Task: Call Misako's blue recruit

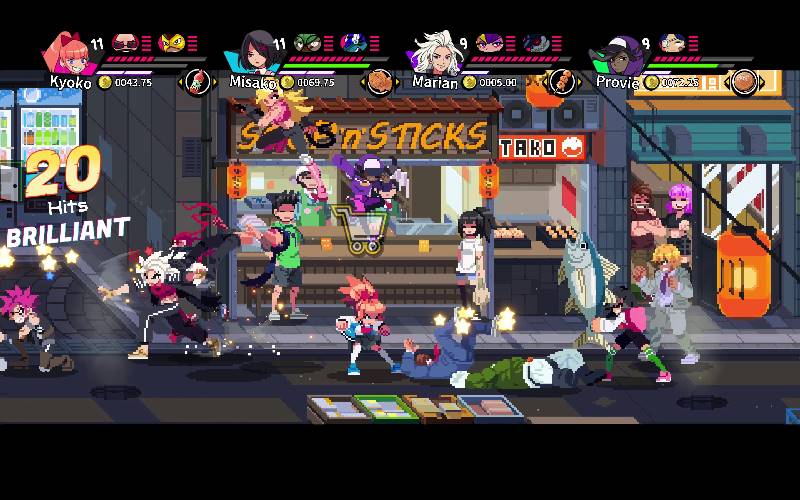Action: pos(352,43)
